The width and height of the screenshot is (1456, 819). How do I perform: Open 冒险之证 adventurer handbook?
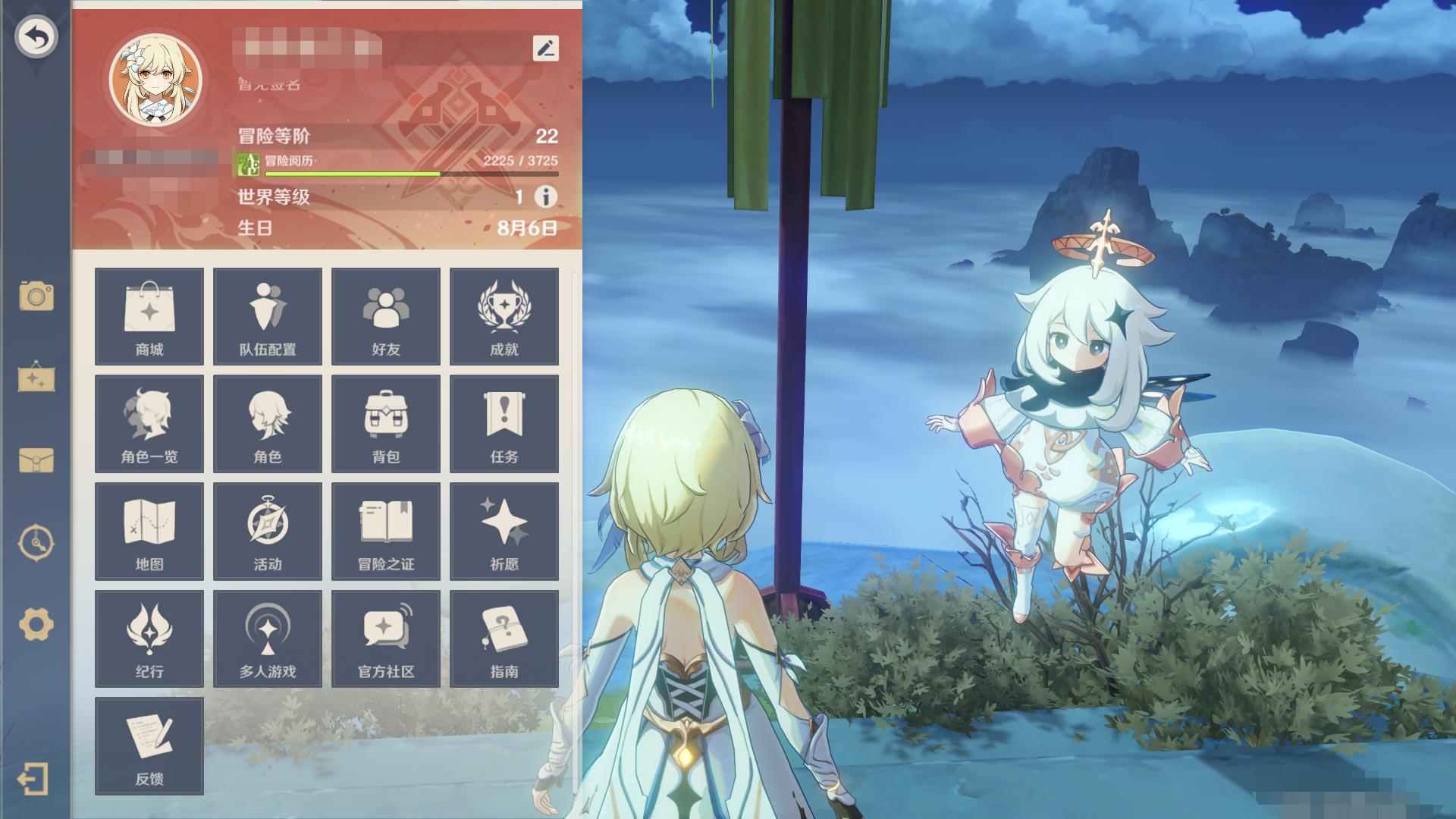pos(386,532)
